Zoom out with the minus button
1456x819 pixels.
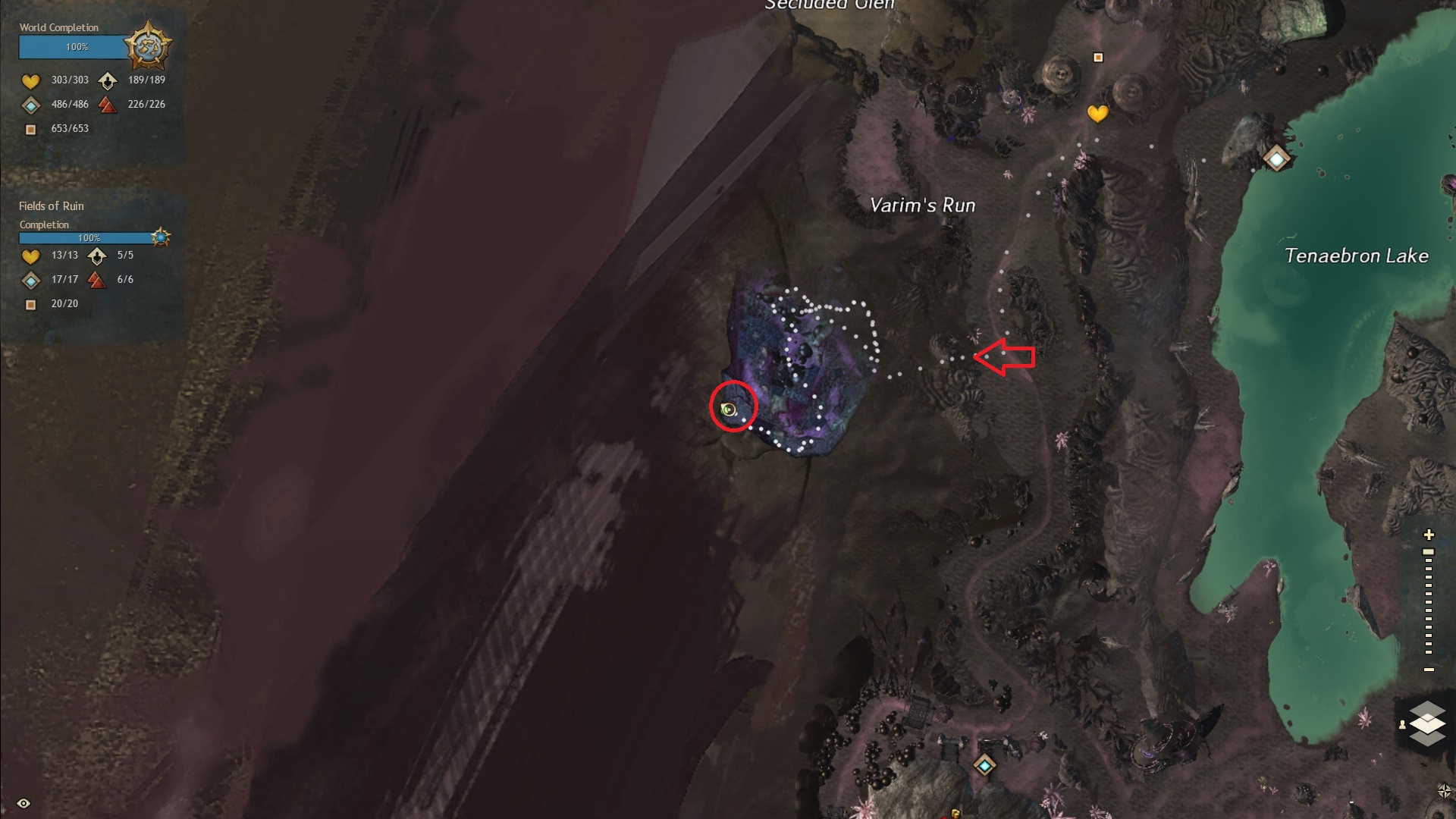pyautogui.click(x=1429, y=670)
